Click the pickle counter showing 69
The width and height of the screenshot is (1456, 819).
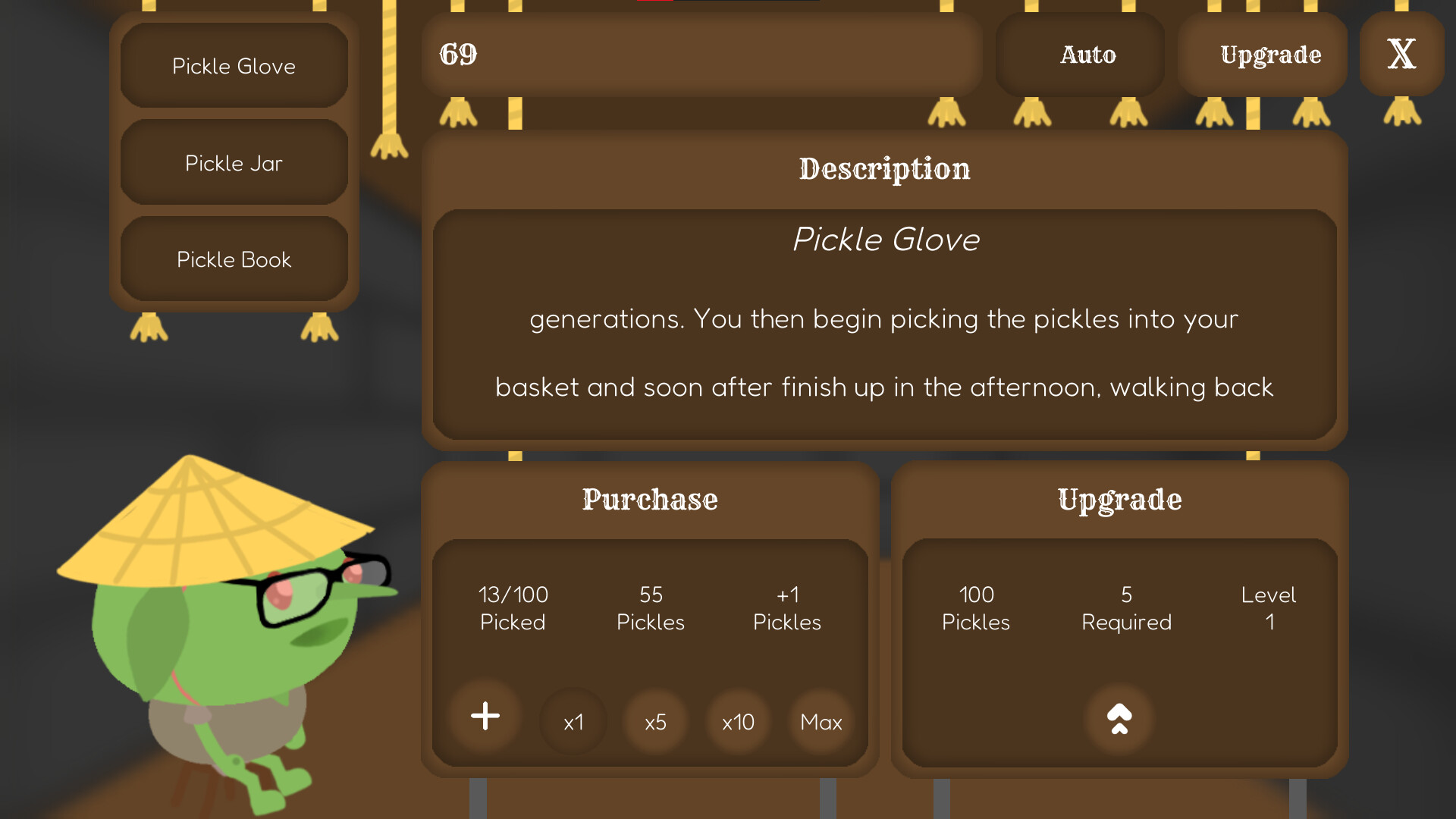pyautogui.click(x=458, y=53)
